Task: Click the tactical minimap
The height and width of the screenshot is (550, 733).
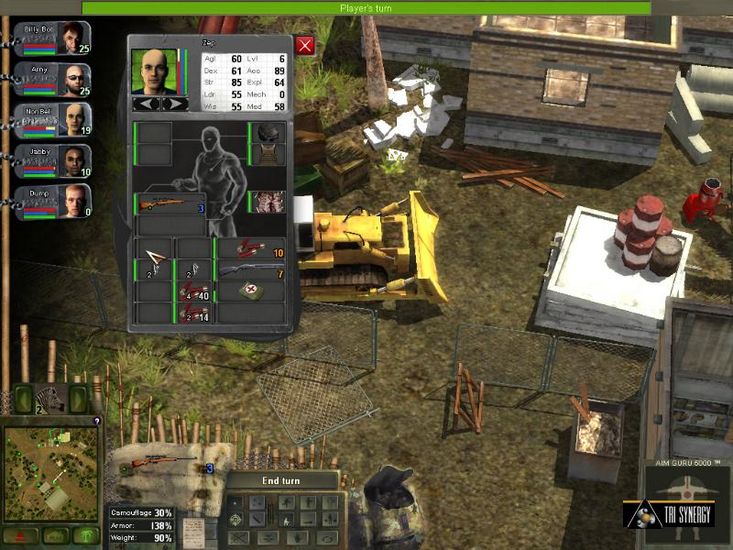Action: pyautogui.click(x=47, y=467)
